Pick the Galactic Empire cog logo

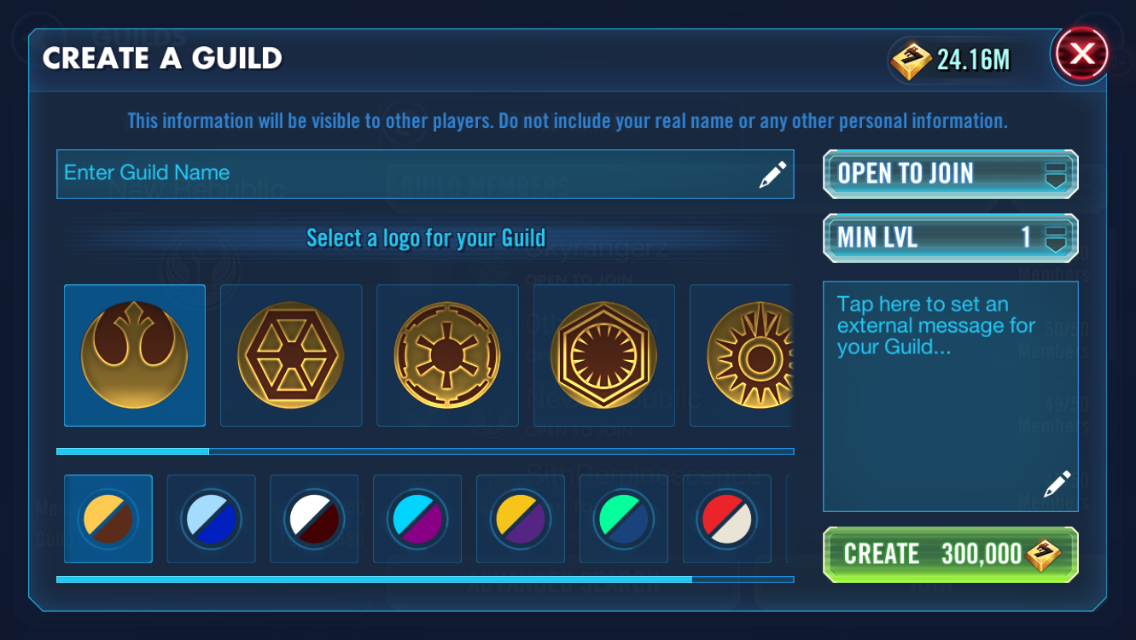point(447,355)
